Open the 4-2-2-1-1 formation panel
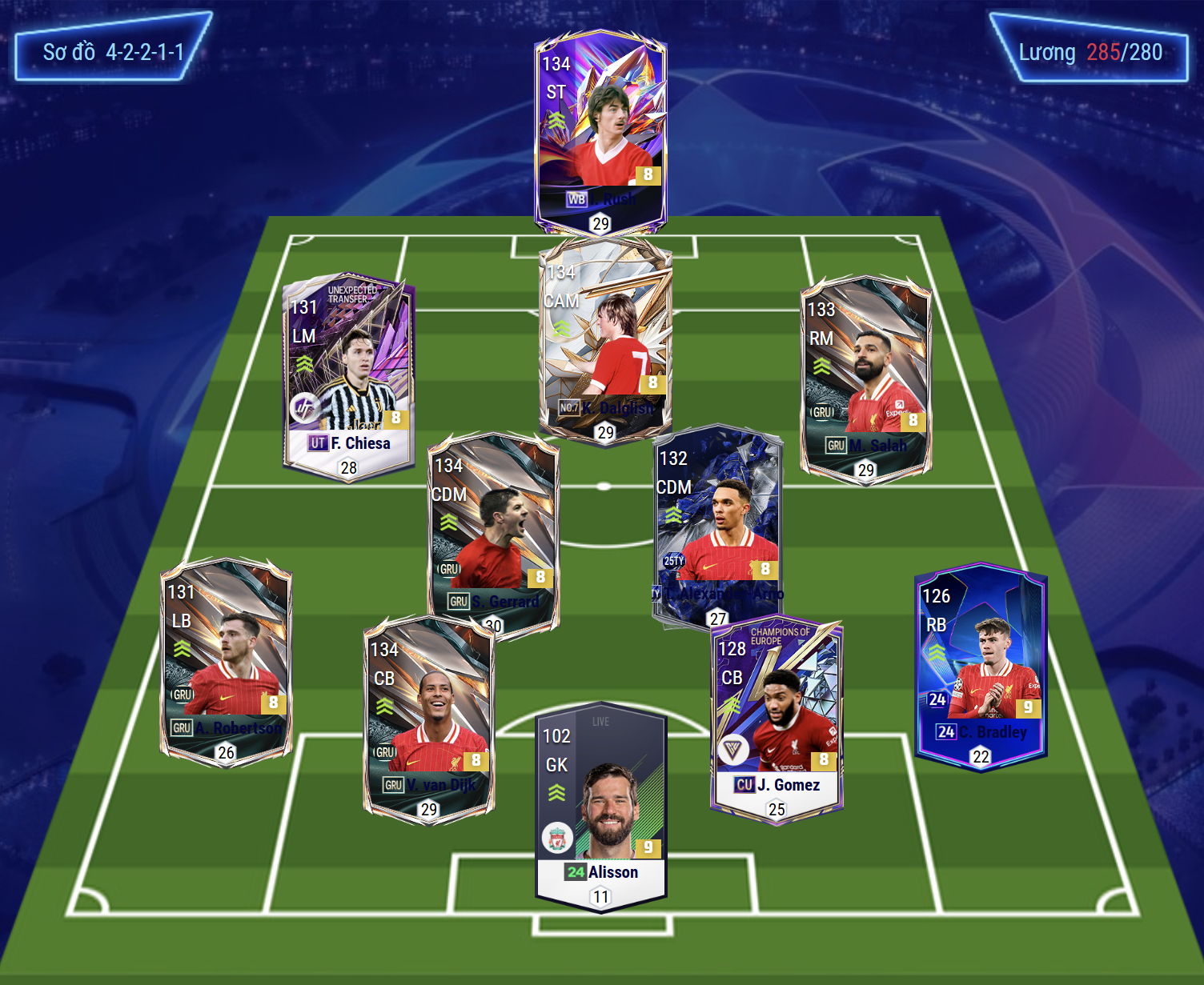The width and height of the screenshot is (1204, 985). click(x=113, y=52)
